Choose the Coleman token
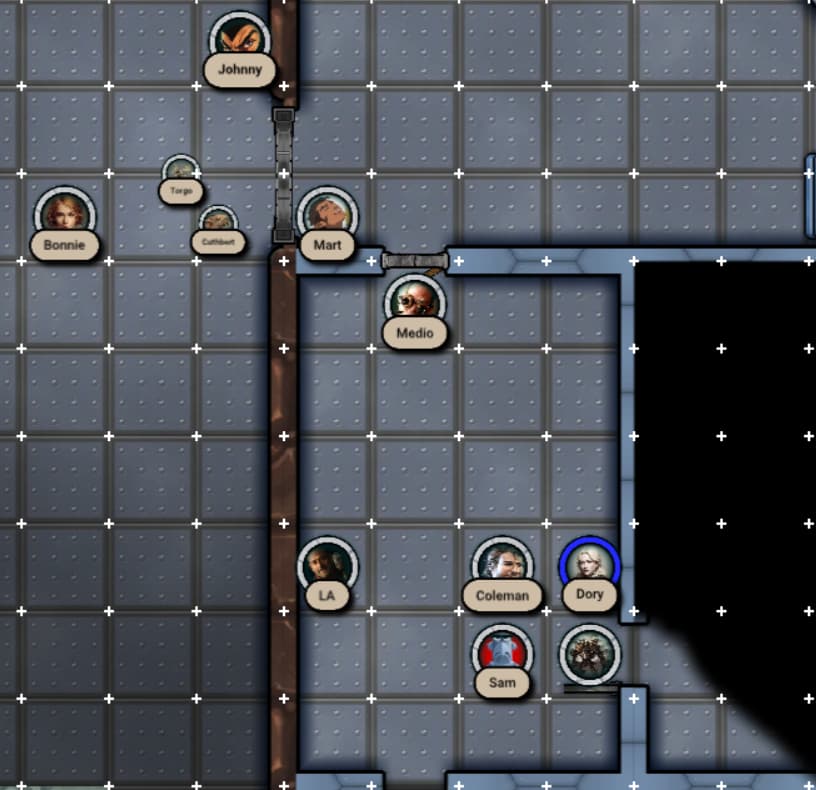This screenshot has height=790, width=816. [502, 566]
